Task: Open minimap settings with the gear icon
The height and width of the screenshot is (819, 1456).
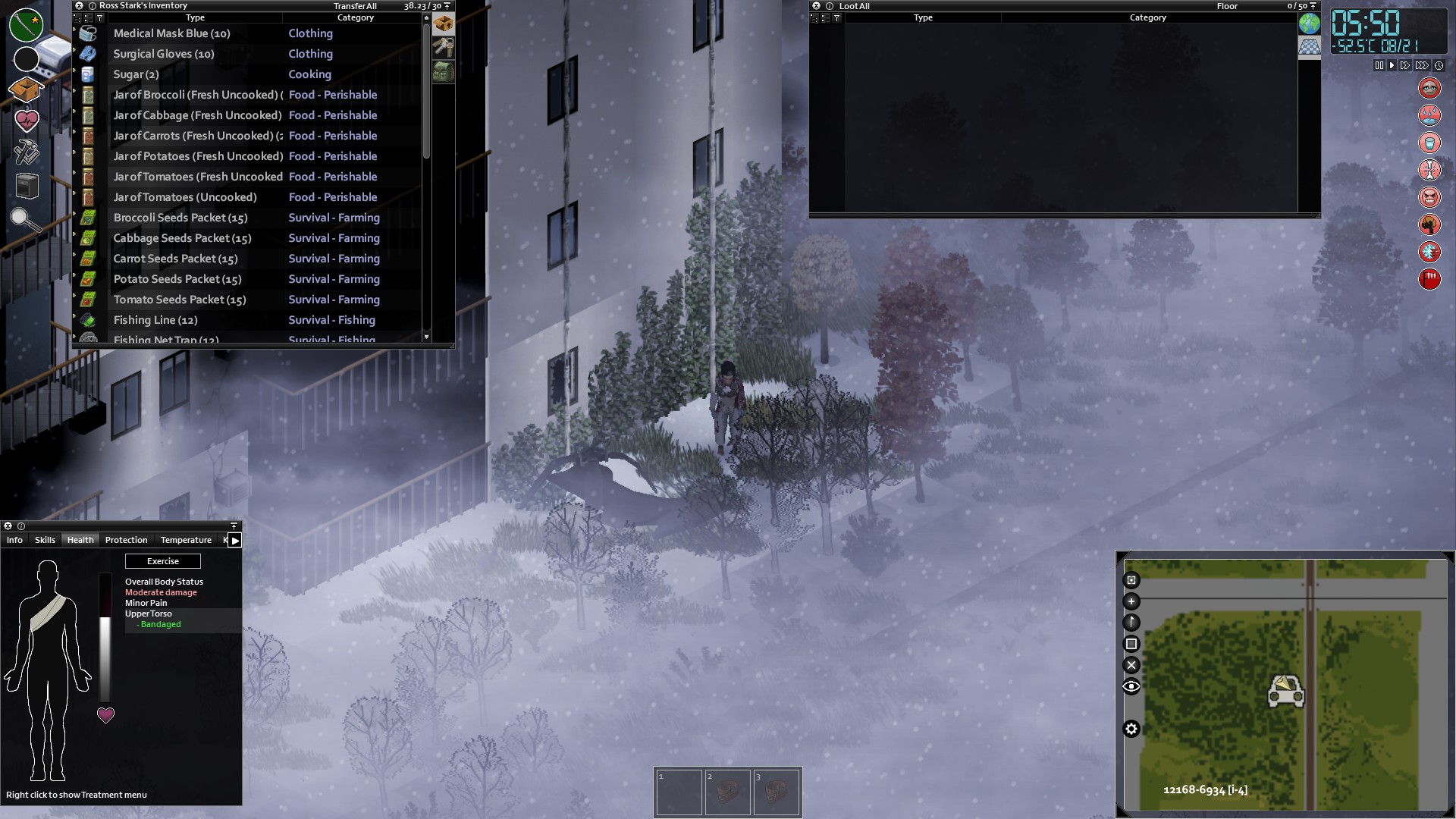Action: [1131, 729]
